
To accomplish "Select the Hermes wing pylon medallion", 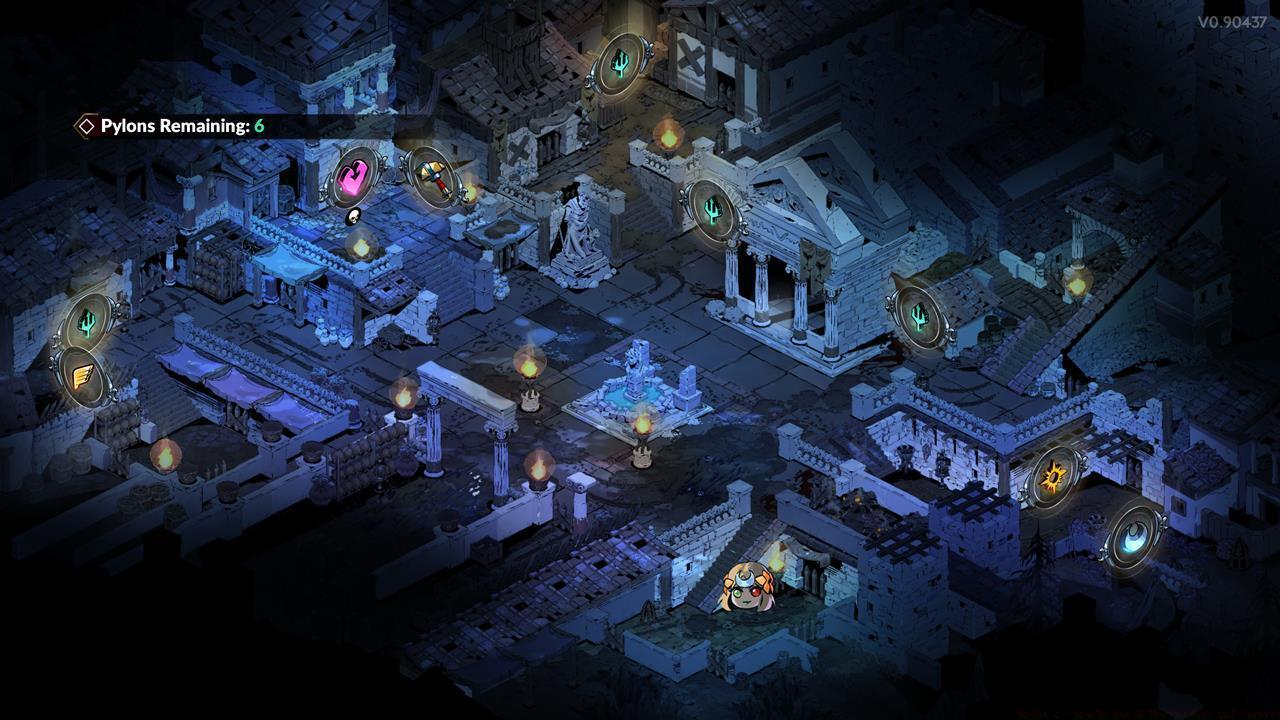I will pyautogui.click(x=82, y=377).
